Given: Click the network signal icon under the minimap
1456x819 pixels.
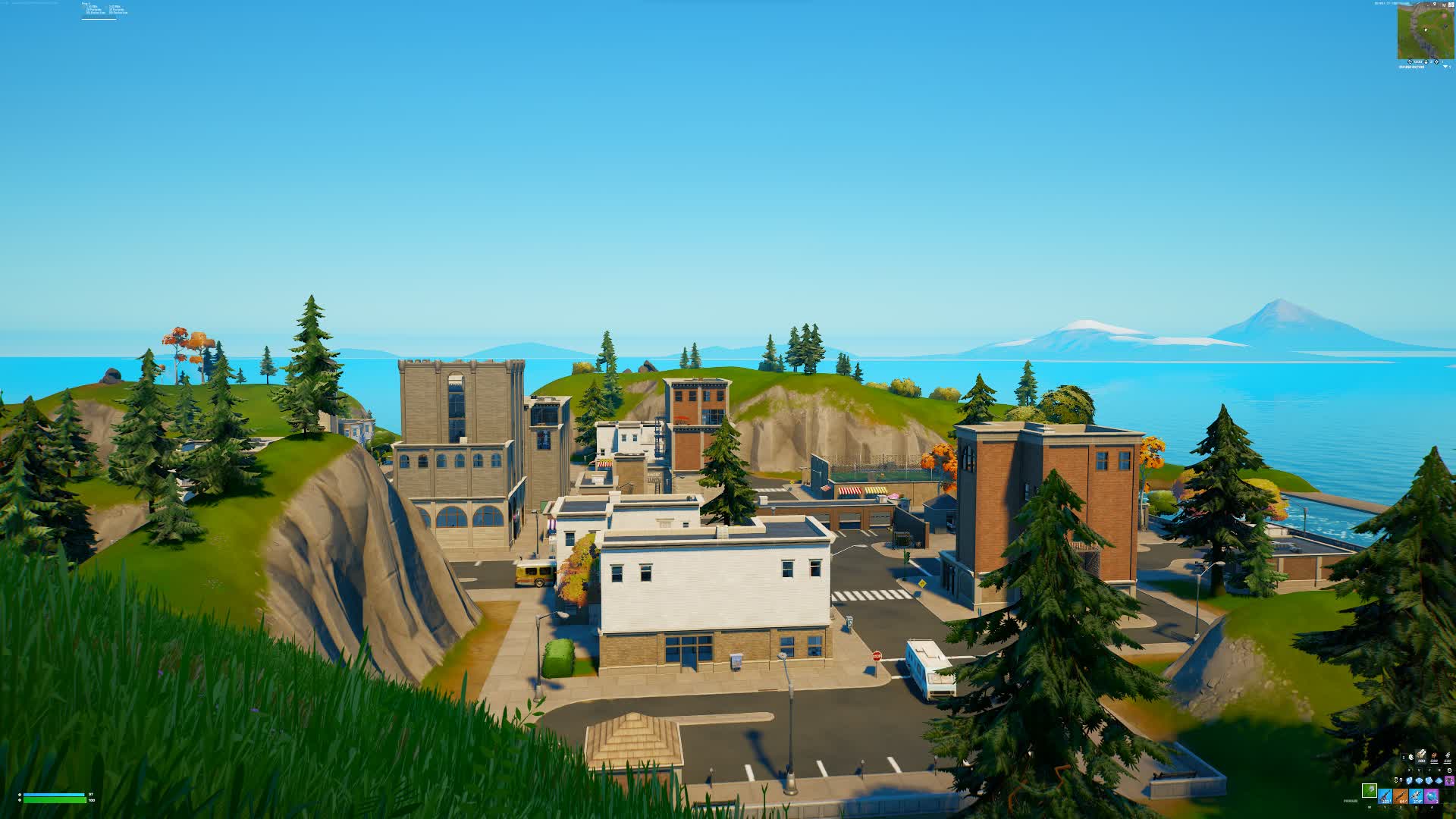Looking at the screenshot, I should (x=1445, y=67).
